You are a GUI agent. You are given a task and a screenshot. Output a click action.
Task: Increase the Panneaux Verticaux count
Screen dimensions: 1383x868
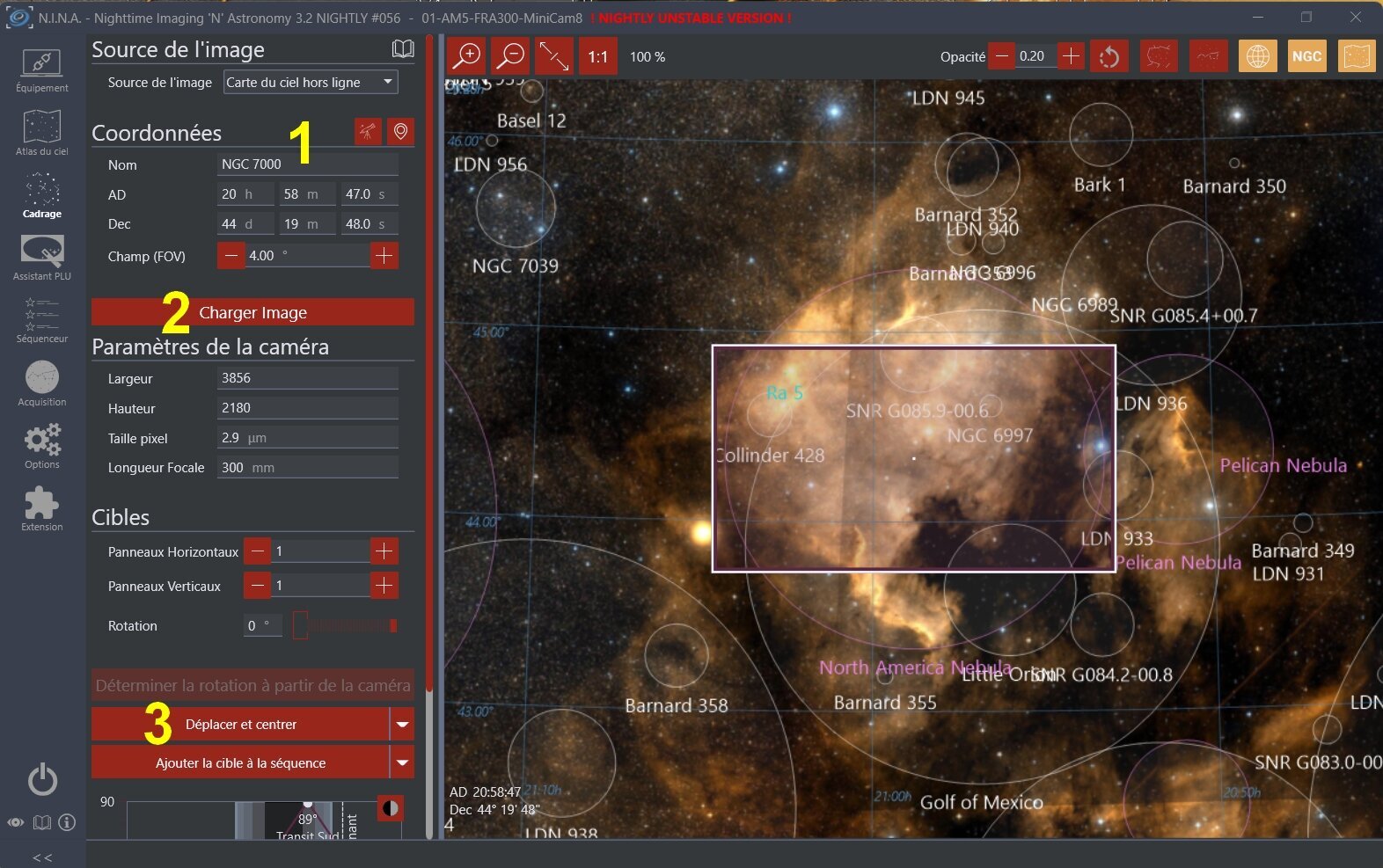pos(384,586)
